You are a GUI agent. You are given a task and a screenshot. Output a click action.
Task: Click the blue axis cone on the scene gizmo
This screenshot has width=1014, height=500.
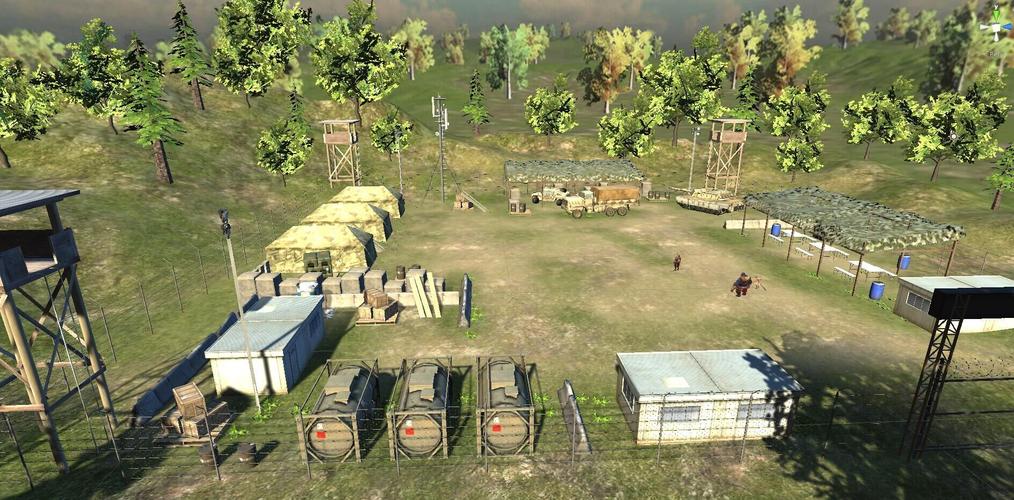pyautogui.click(x=1007, y=27)
